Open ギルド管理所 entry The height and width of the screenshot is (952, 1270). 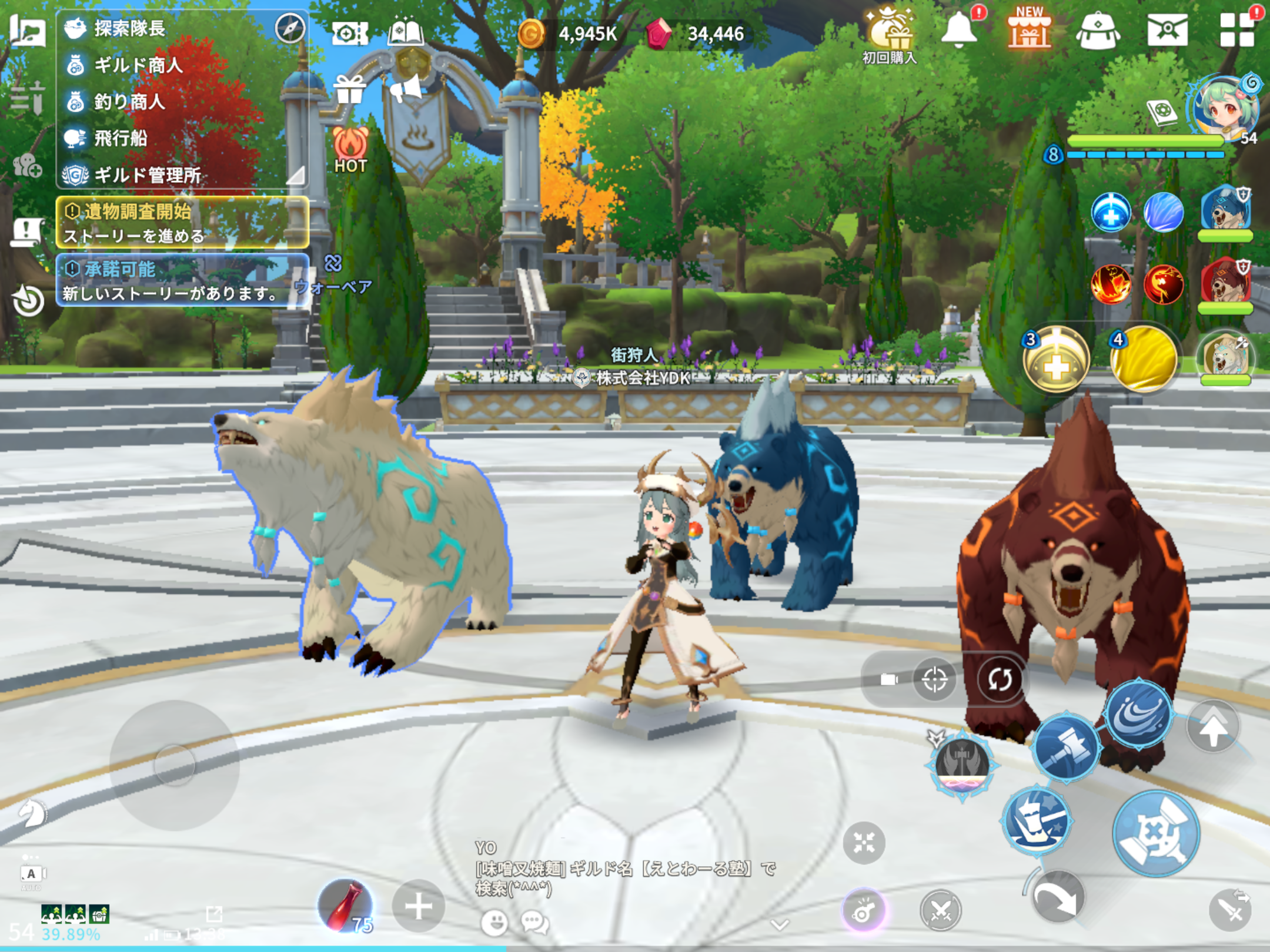[147, 175]
